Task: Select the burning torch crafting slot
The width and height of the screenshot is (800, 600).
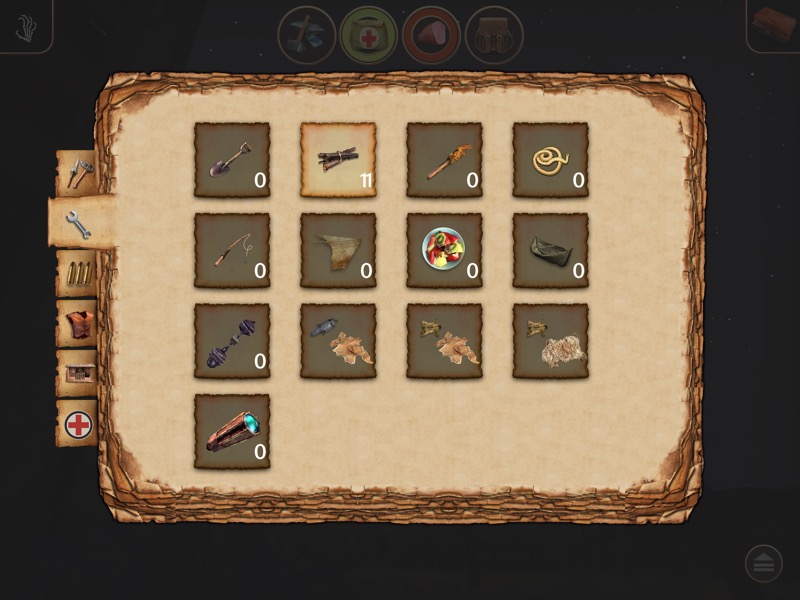Action: 444,160
